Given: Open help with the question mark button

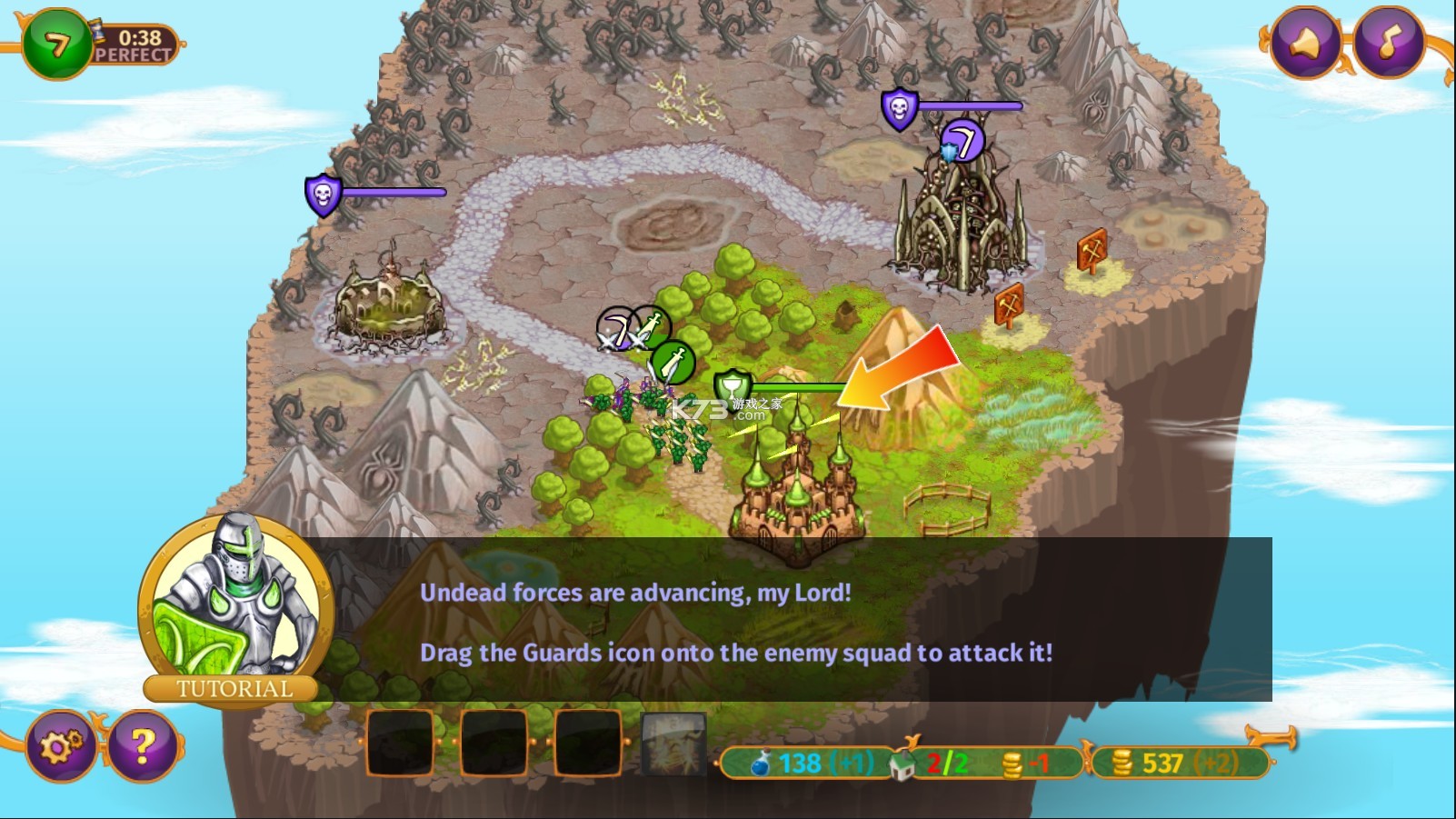Looking at the screenshot, I should click(x=142, y=746).
